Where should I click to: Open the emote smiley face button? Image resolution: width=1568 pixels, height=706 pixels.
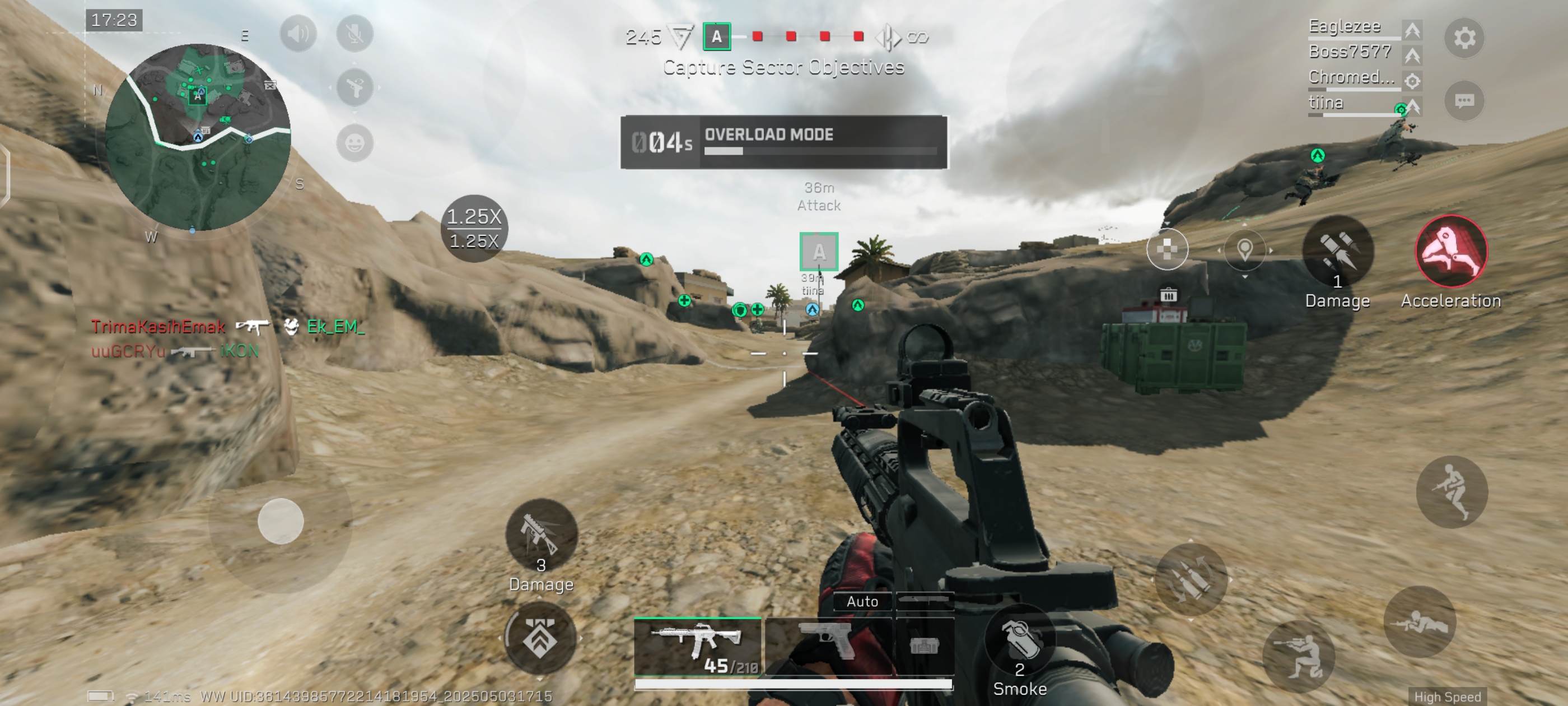pyautogui.click(x=355, y=143)
